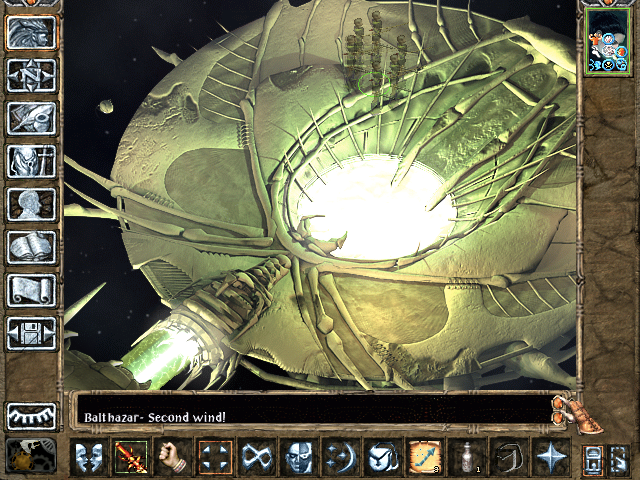Open the area map screen
The height and width of the screenshot is (480, 640).
click(32, 75)
